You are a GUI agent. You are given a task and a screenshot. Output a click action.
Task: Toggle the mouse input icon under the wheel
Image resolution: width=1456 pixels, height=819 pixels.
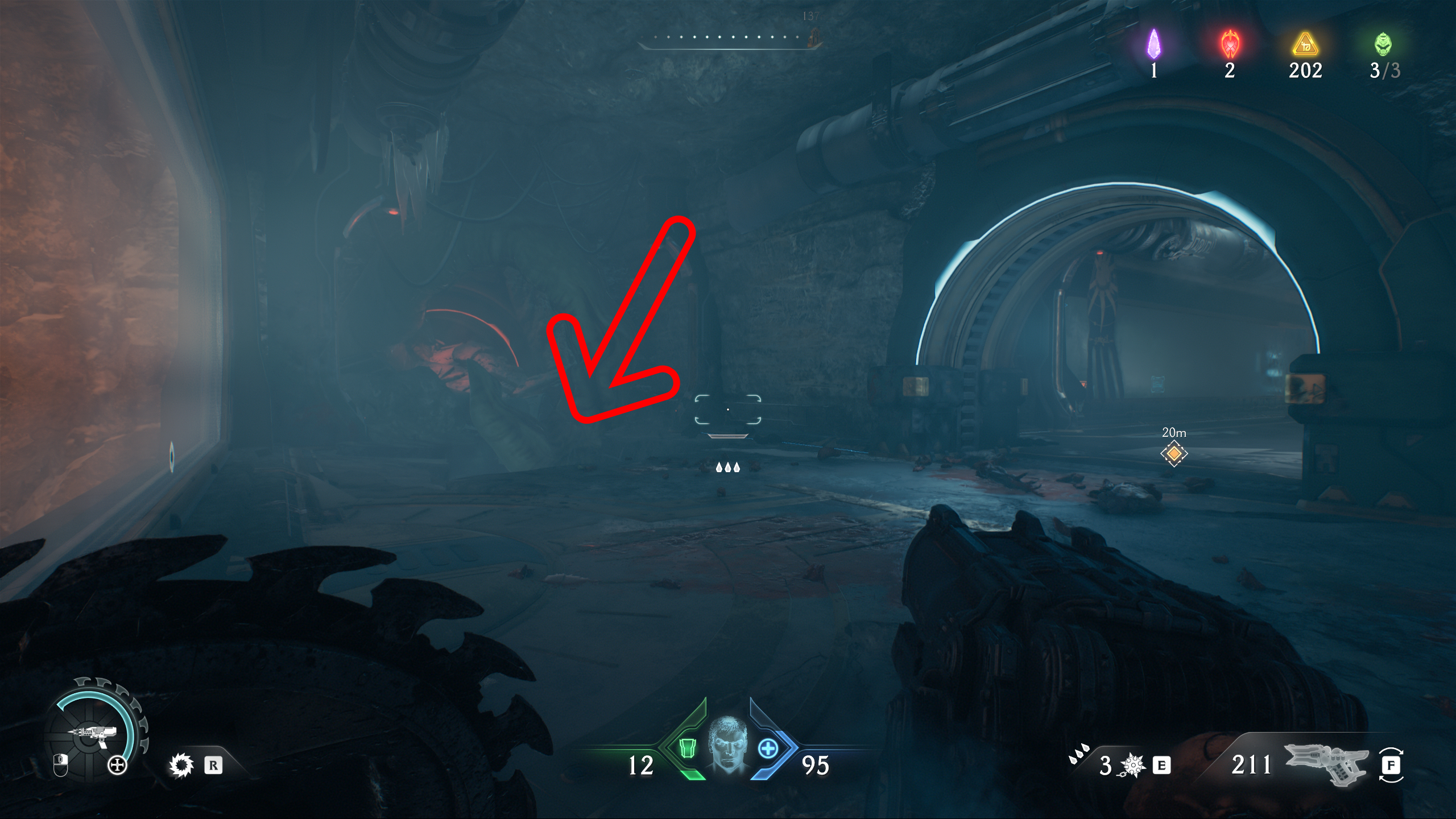click(60, 765)
